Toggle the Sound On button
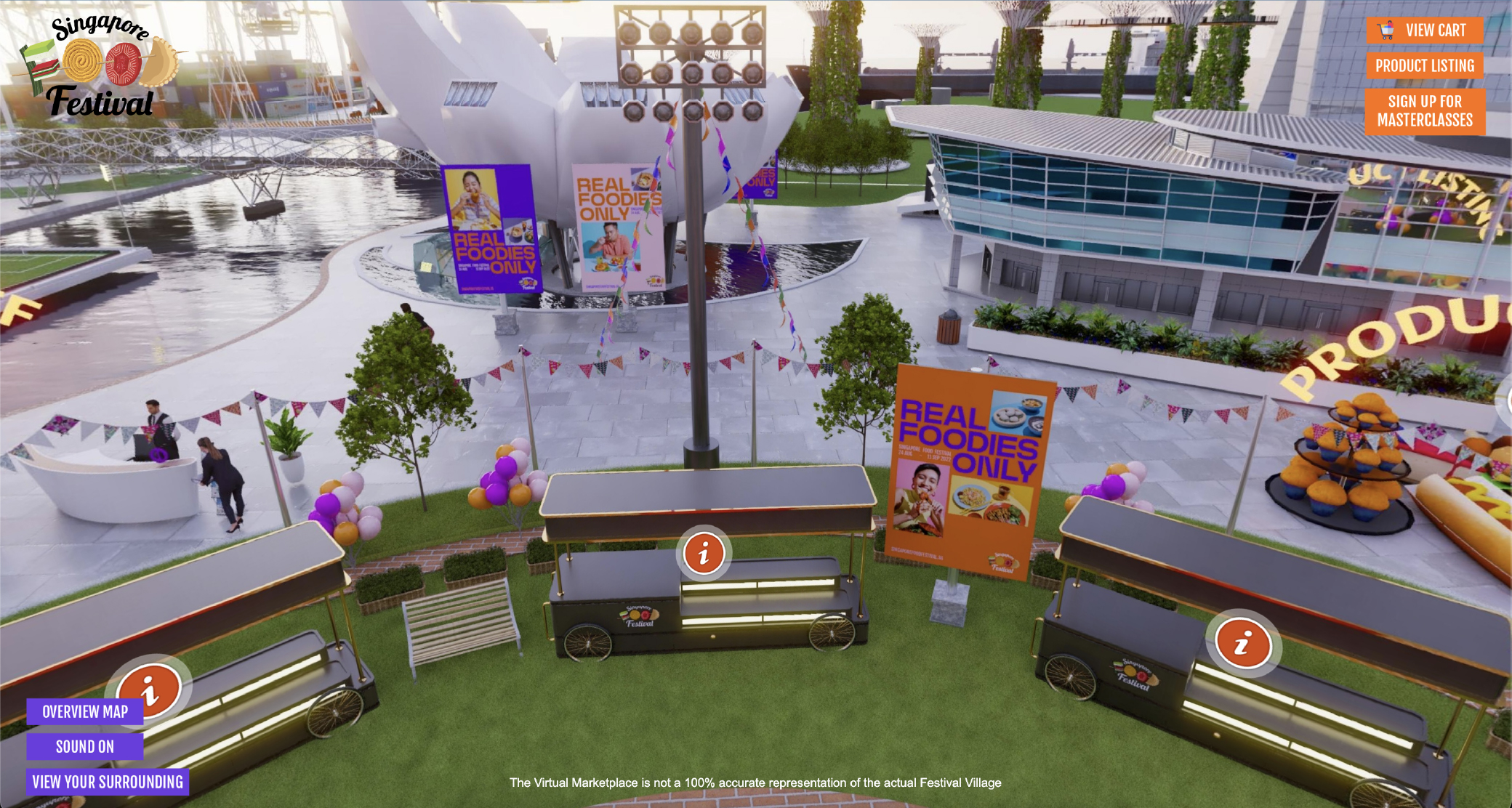The height and width of the screenshot is (808, 1512). coord(85,747)
